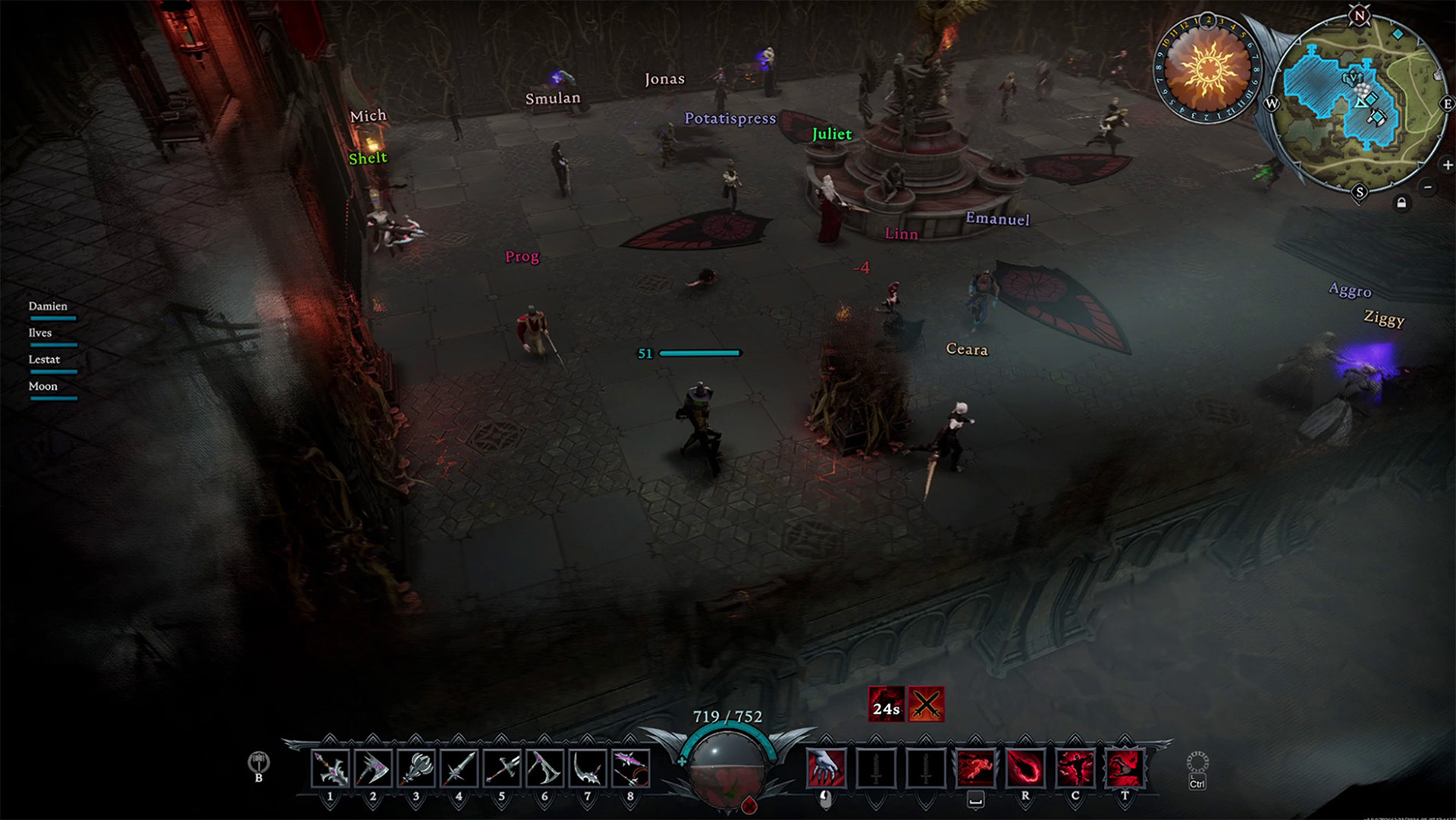Open the build menu hammer icon
This screenshot has height=820, width=1456.
point(259,762)
